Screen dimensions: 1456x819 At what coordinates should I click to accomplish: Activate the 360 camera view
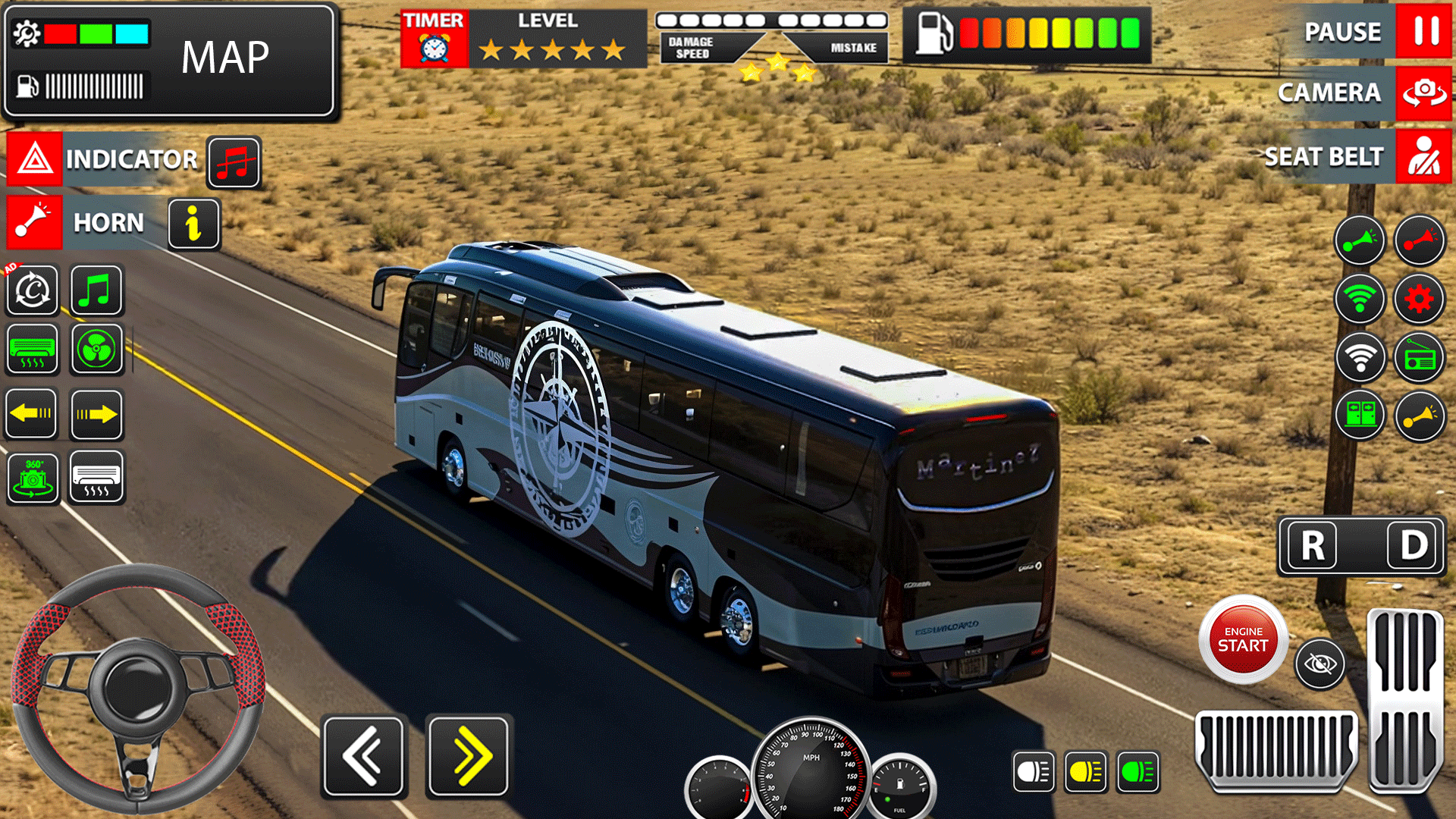click(31, 478)
